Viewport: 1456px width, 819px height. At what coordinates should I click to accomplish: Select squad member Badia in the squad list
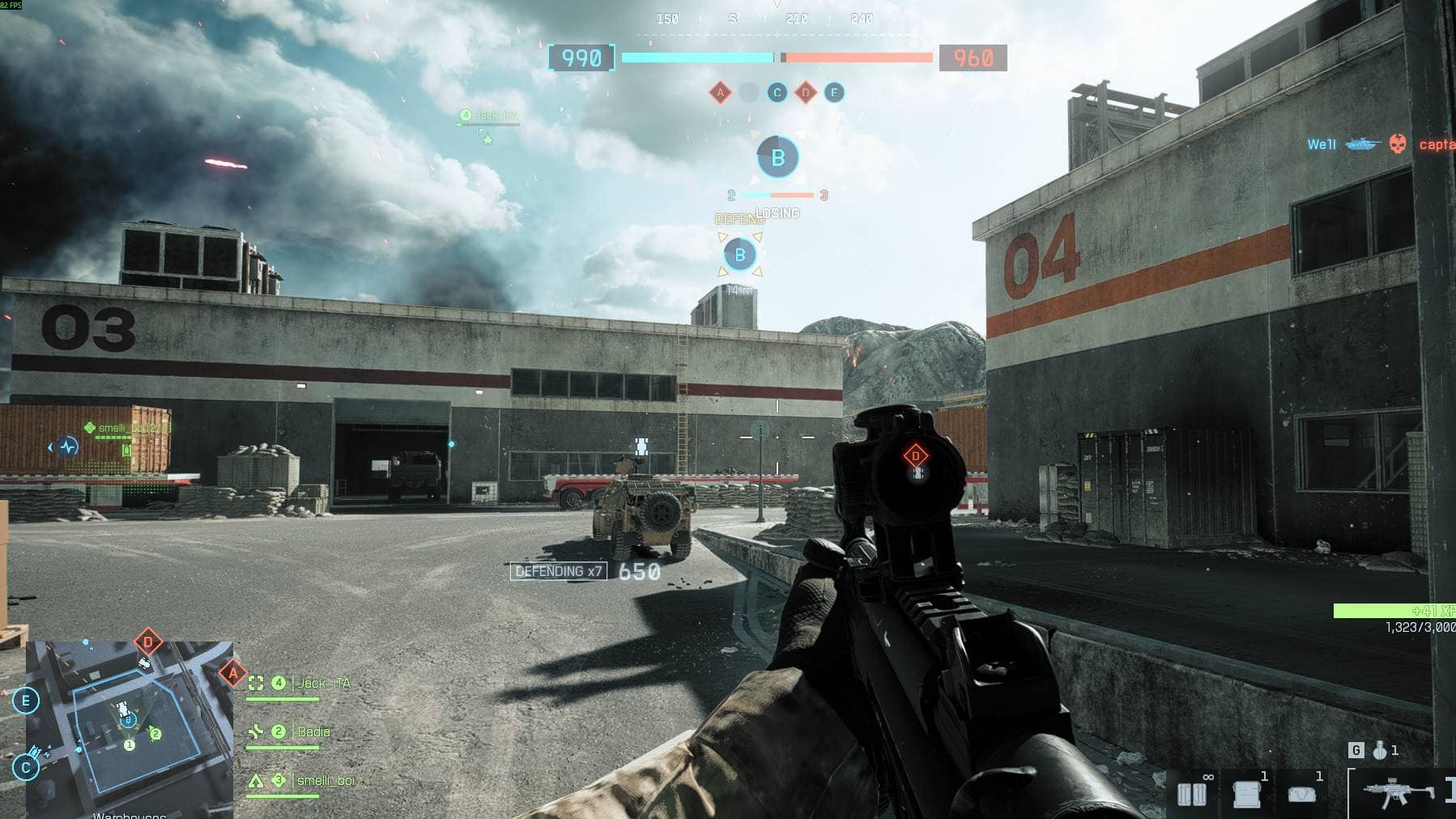coord(313,732)
